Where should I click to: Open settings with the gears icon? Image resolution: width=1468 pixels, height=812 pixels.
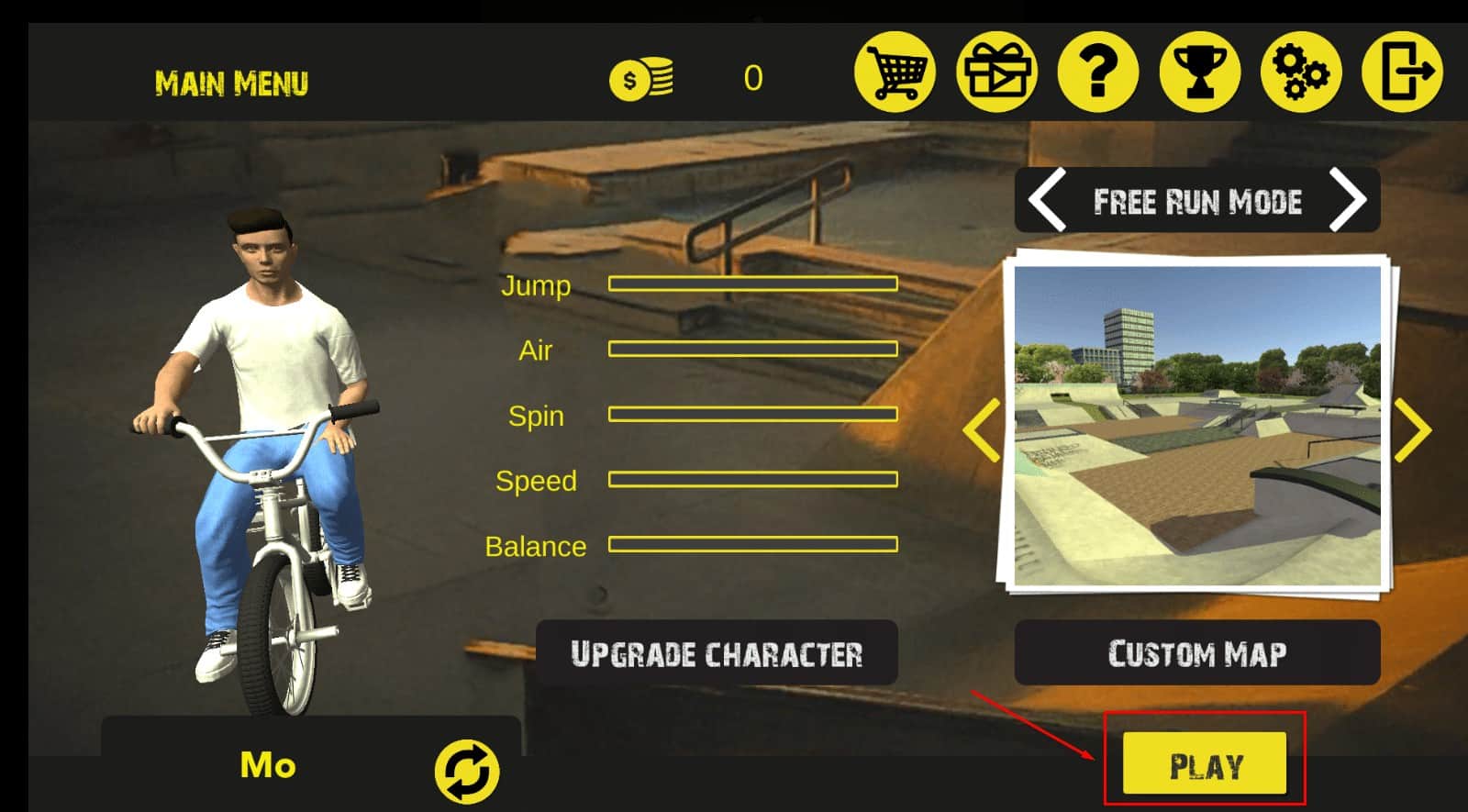[x=1301, y=72]
